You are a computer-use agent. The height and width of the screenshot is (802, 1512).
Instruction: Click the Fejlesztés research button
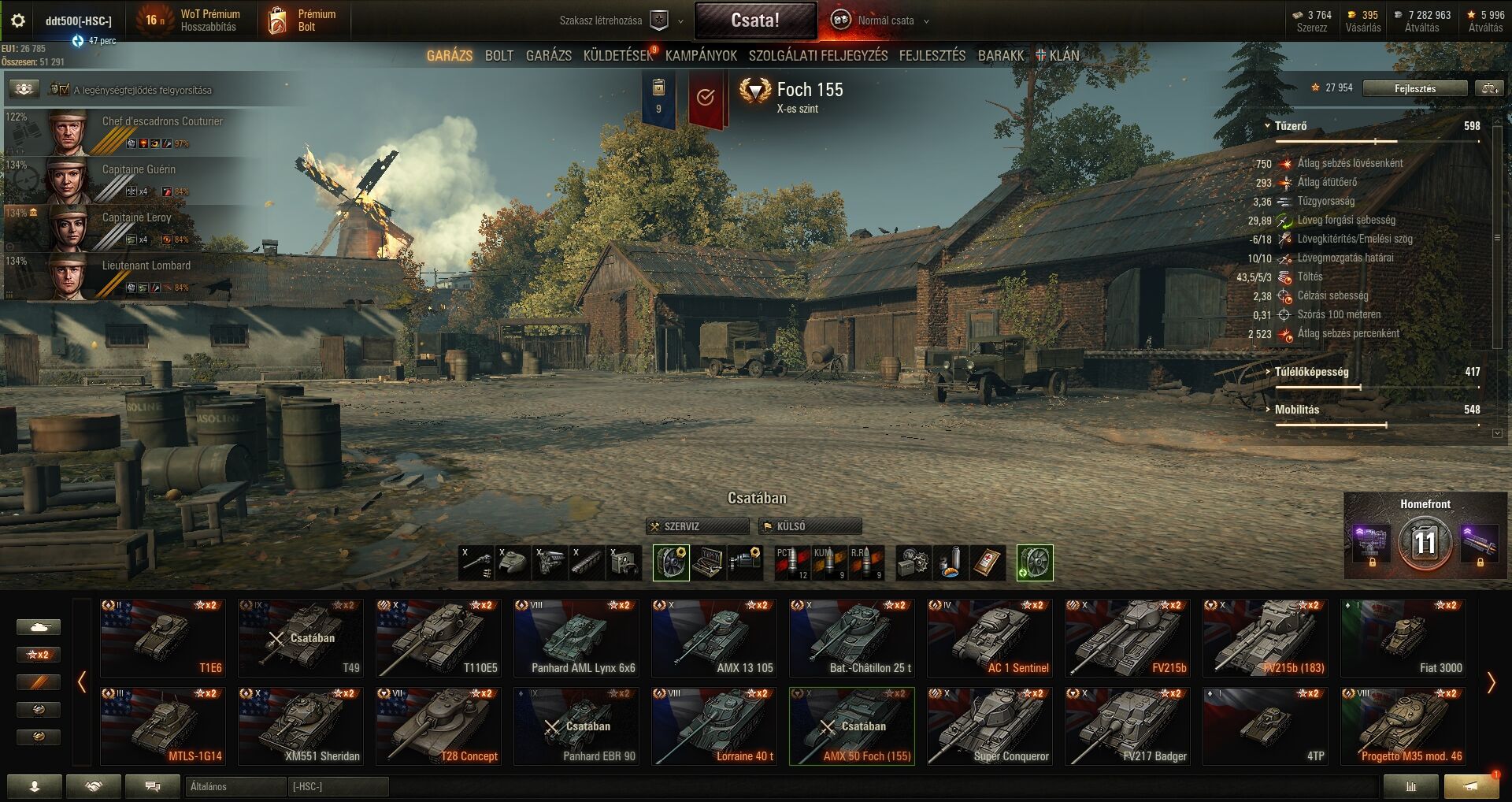coord(1414,88)
